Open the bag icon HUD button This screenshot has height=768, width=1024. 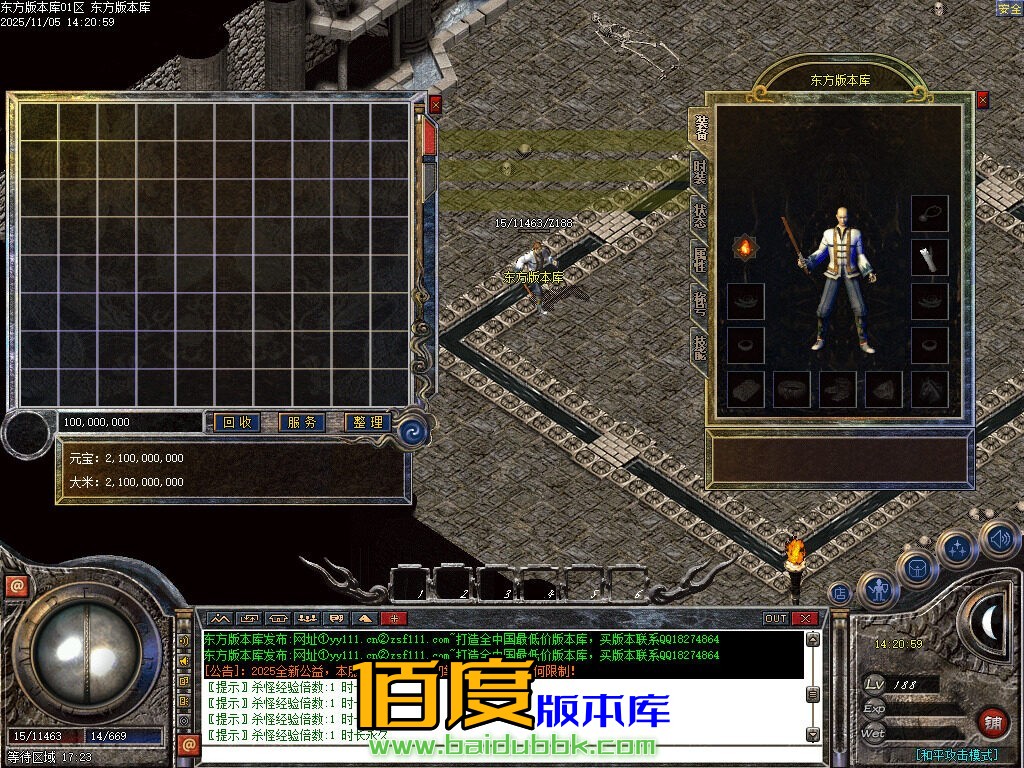tap(917, 569)
